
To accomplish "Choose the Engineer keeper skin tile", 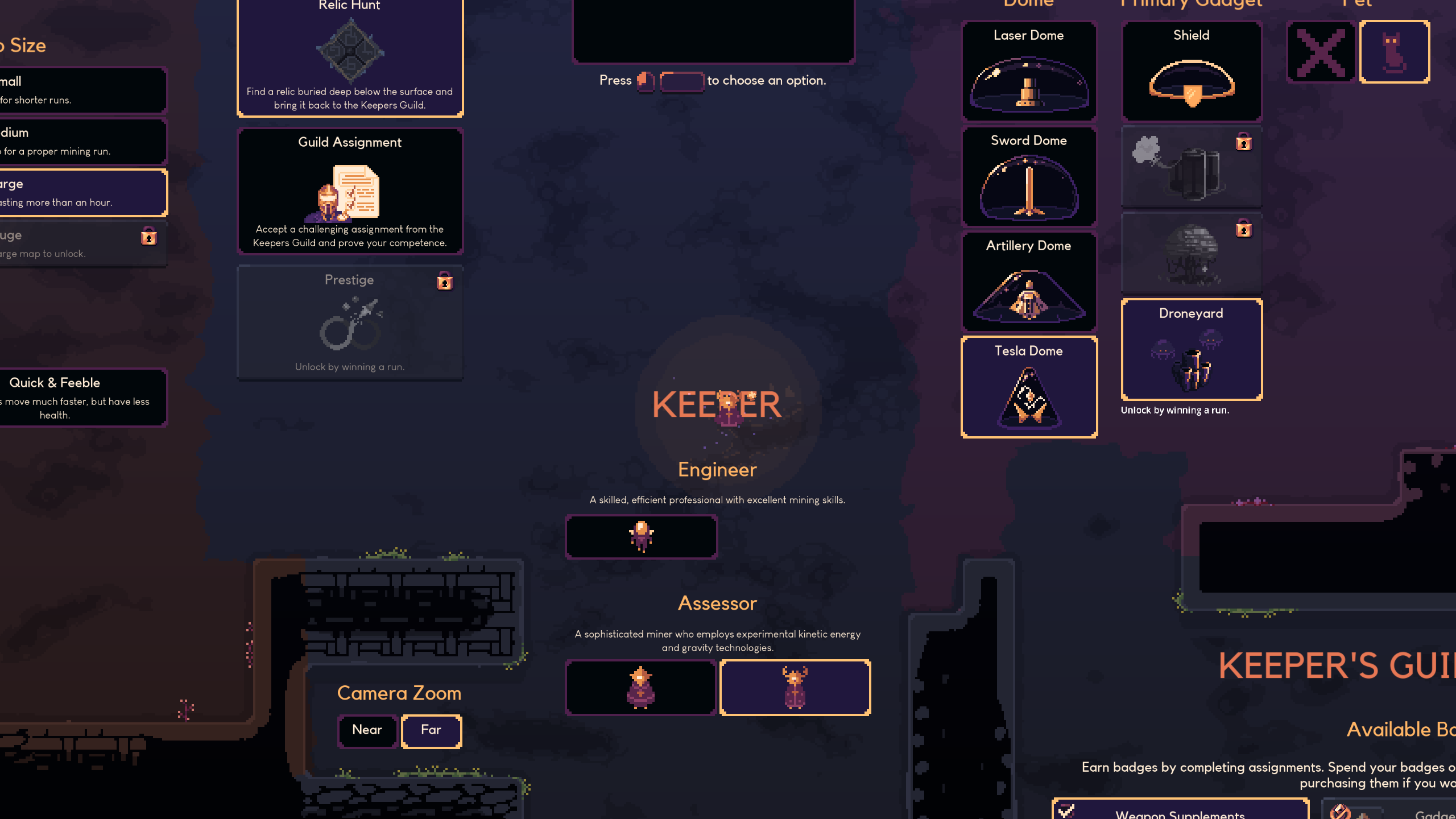I will 641,536.
